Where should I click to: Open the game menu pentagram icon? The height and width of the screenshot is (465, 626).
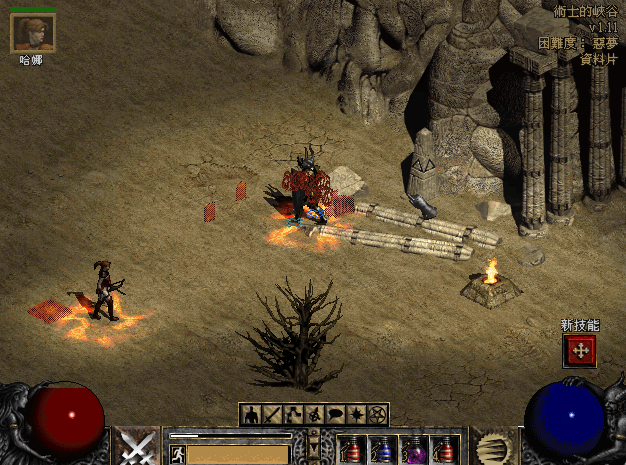pyautogui.click(x=377, y=414)
